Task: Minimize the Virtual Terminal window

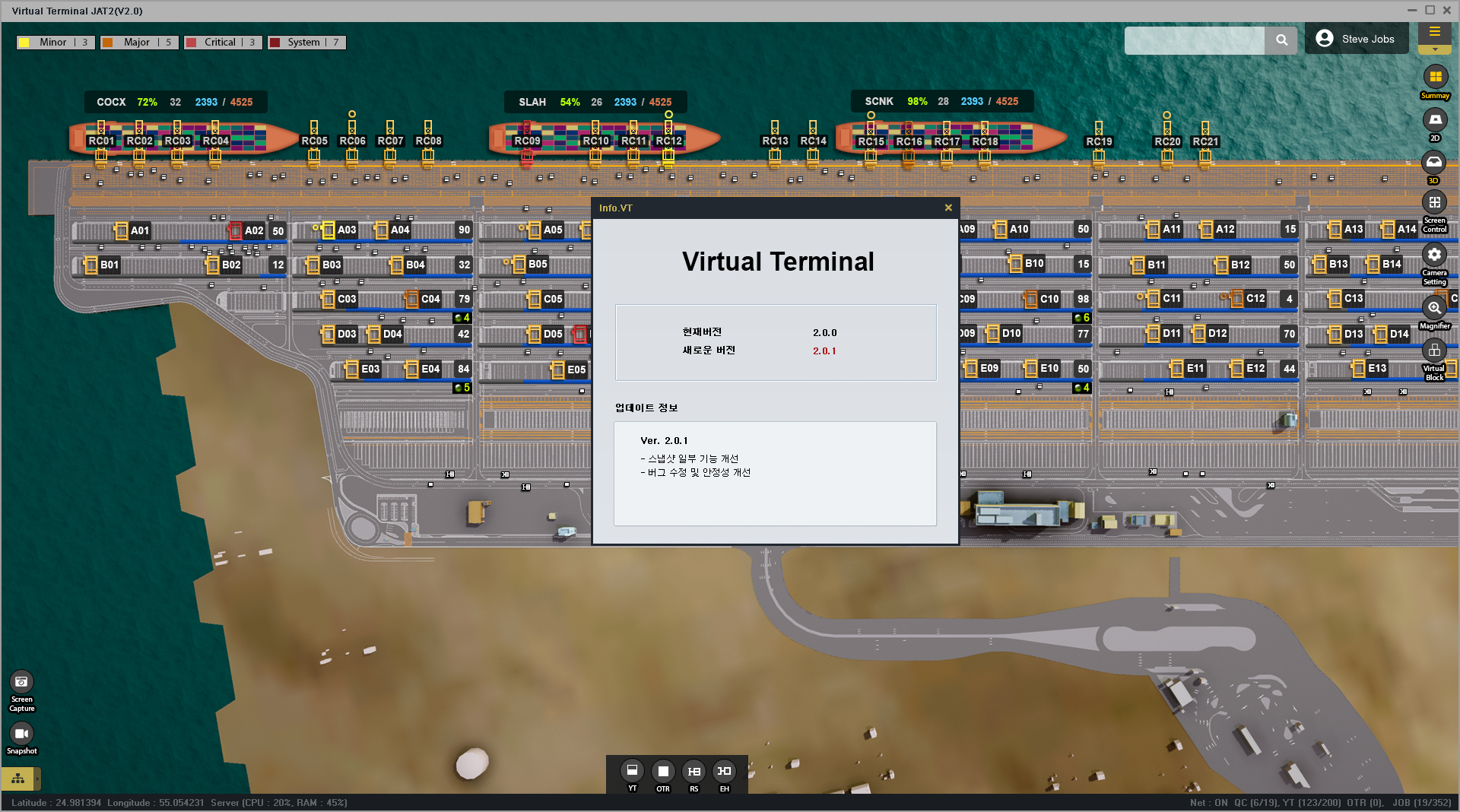Action: coord(1411,11)
